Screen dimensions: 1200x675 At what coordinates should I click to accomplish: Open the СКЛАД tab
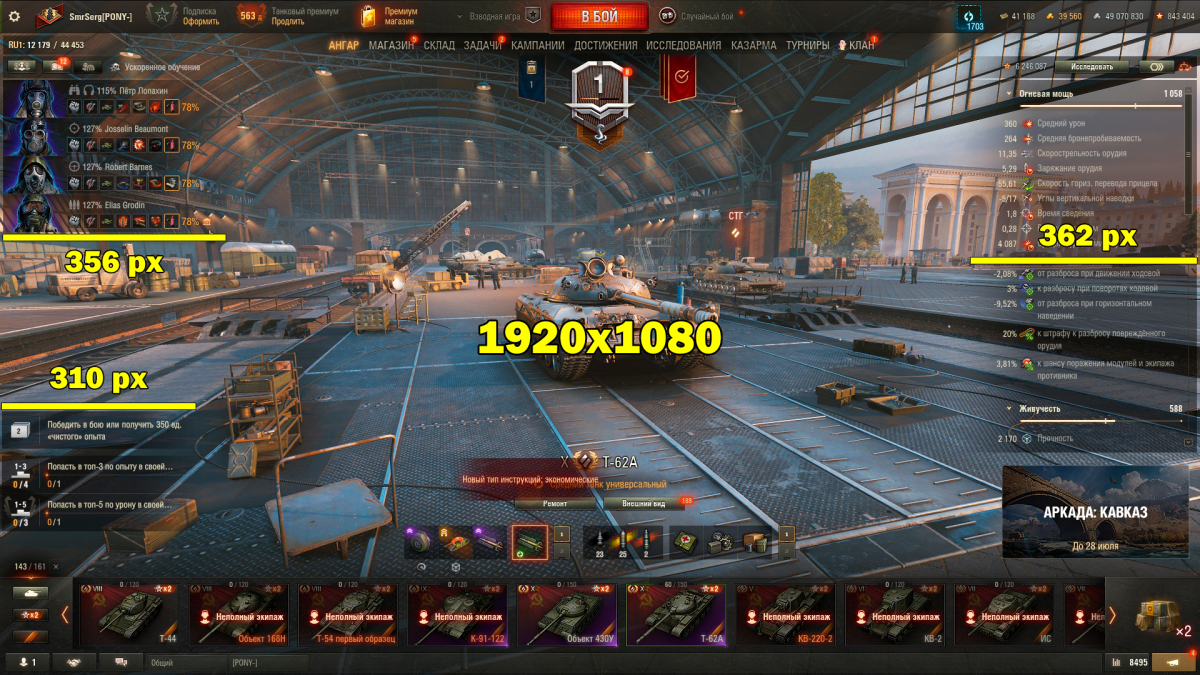click(x=439, y=45)
